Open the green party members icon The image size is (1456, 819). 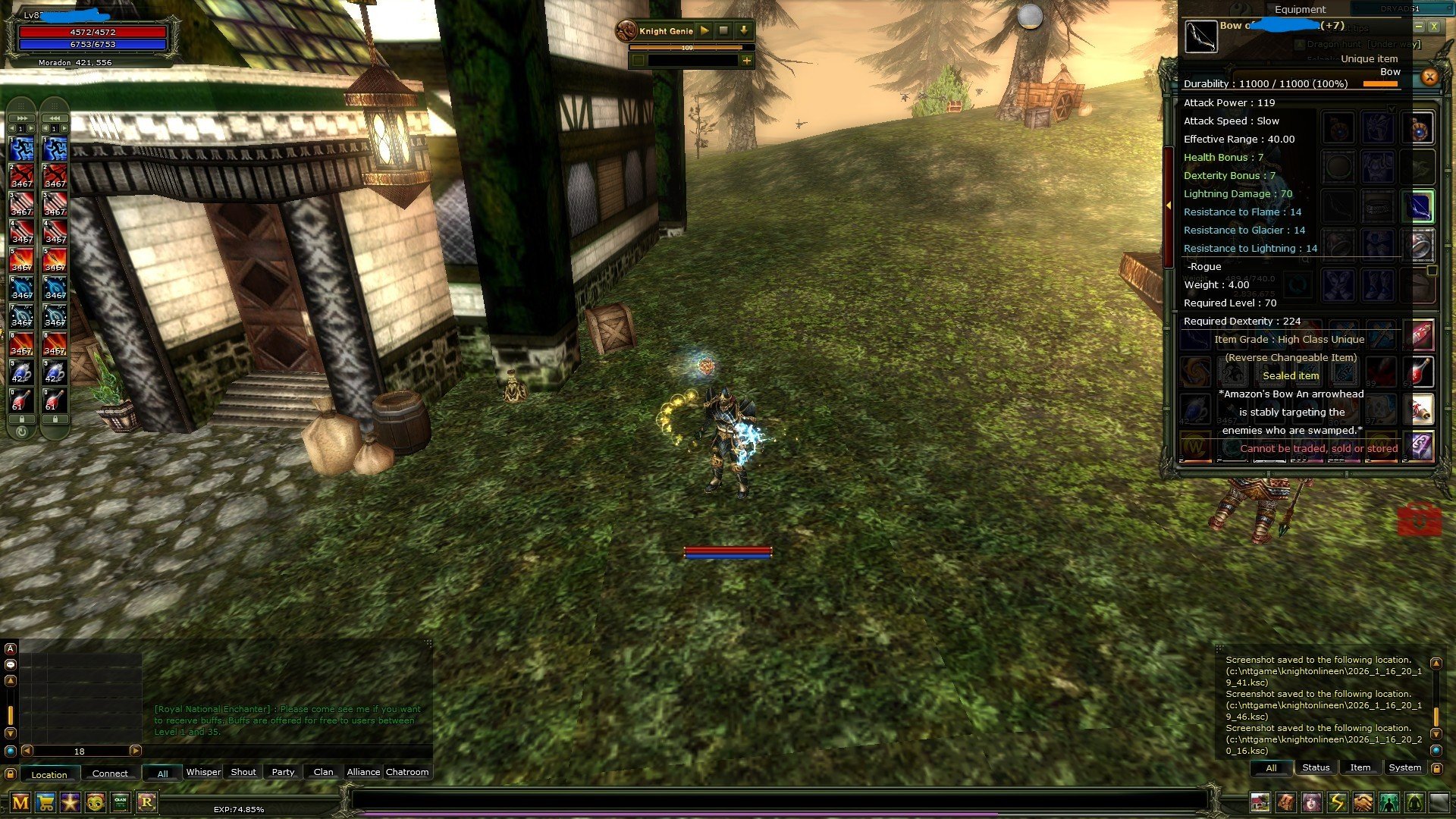click(1389, 802)
